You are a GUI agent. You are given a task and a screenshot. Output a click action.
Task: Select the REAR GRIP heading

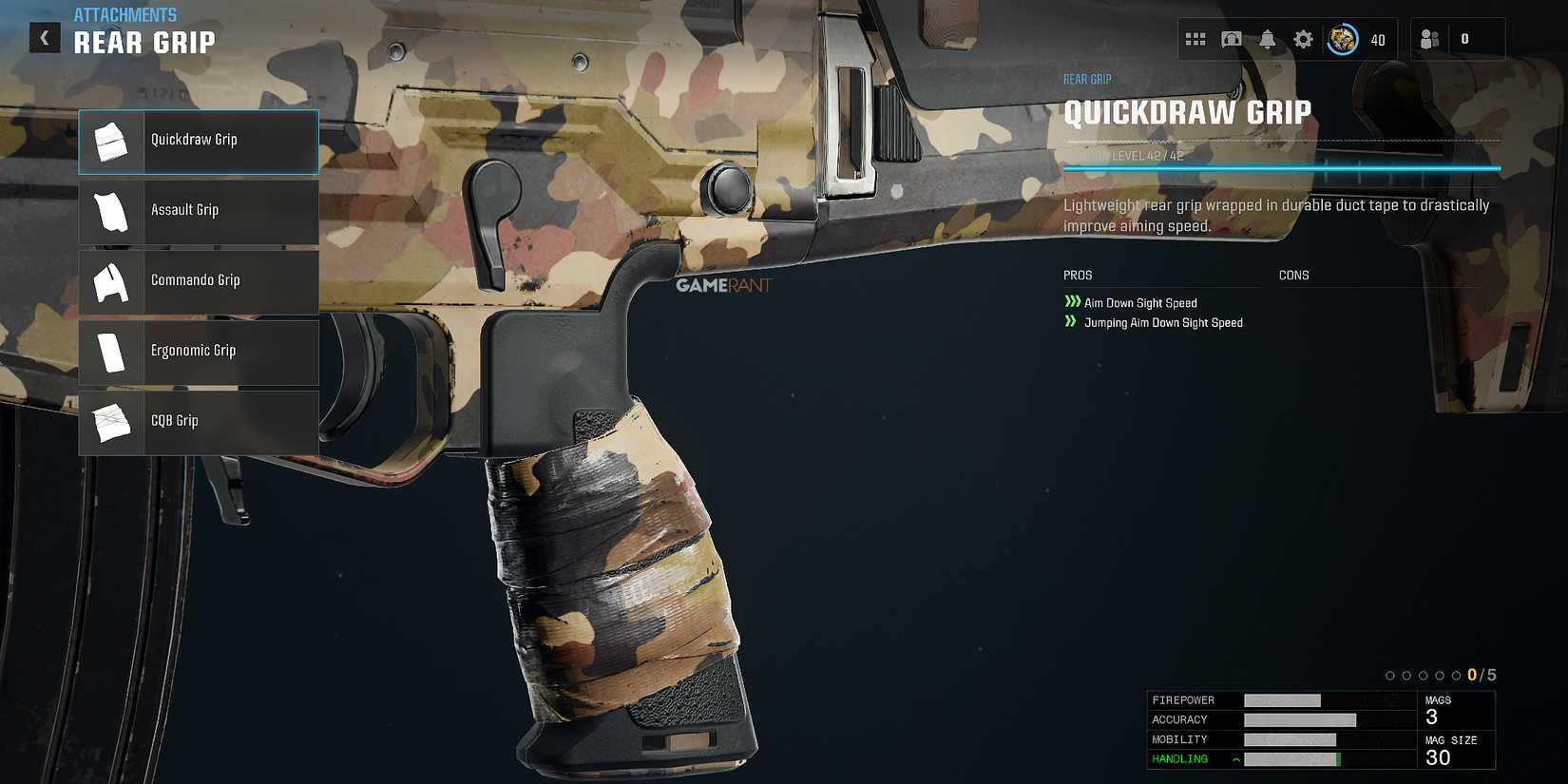tap(147, 41)
